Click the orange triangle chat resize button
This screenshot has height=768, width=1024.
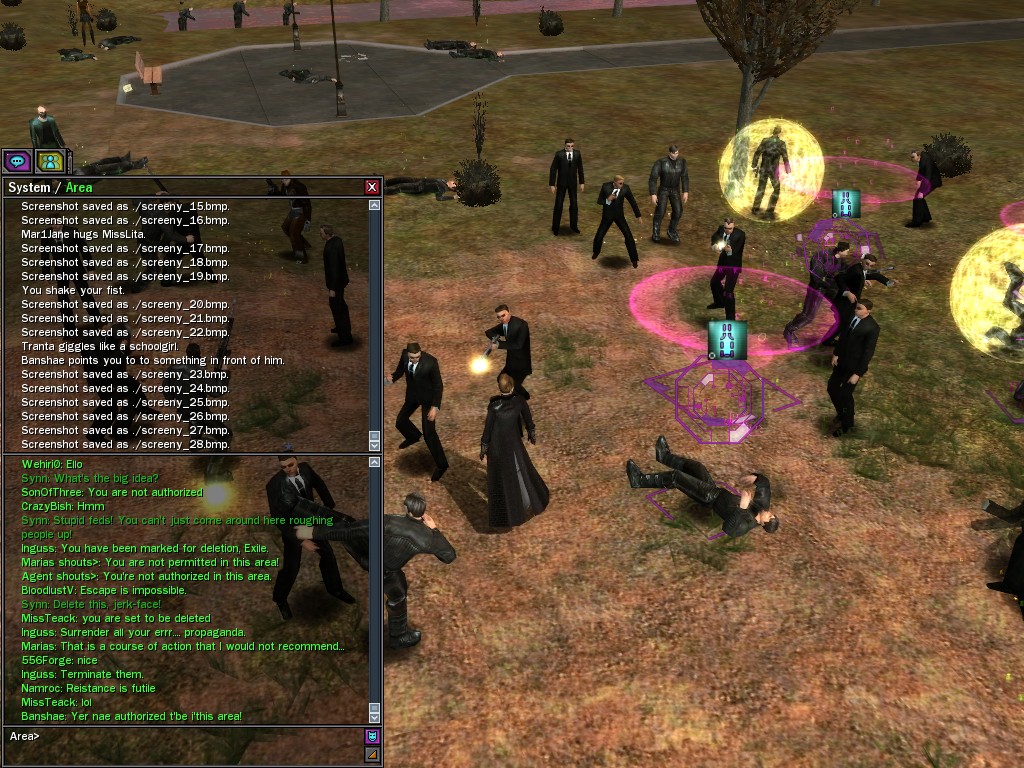click(372, 755)
